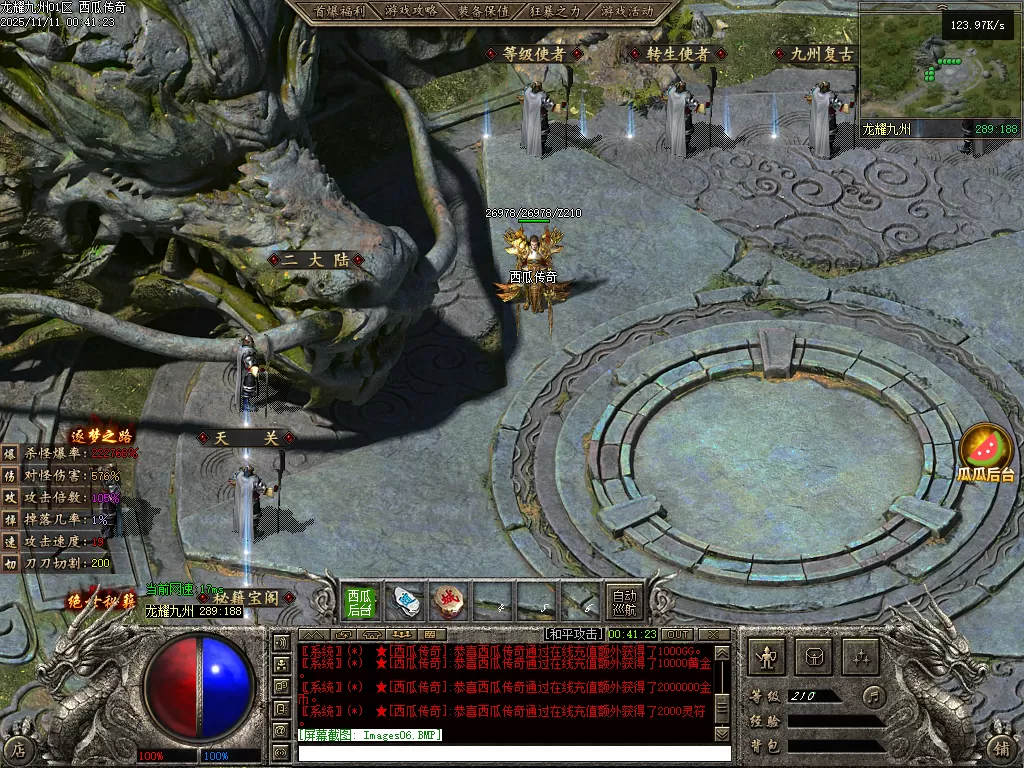The width and height of the screenshot is (1024, 768).
Task: Toggle the 自动巡航 auto-cruise button
Action: point(624,602)
